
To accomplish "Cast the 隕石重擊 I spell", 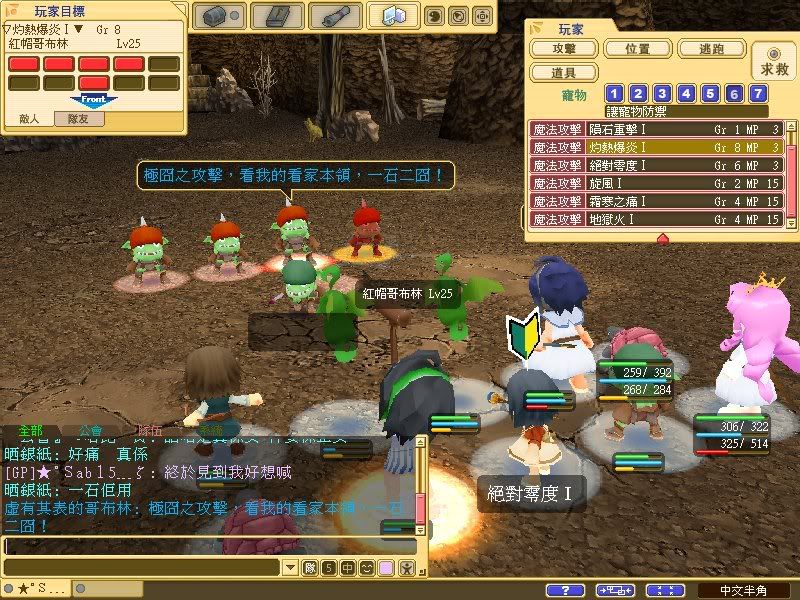I will point(657,129).
